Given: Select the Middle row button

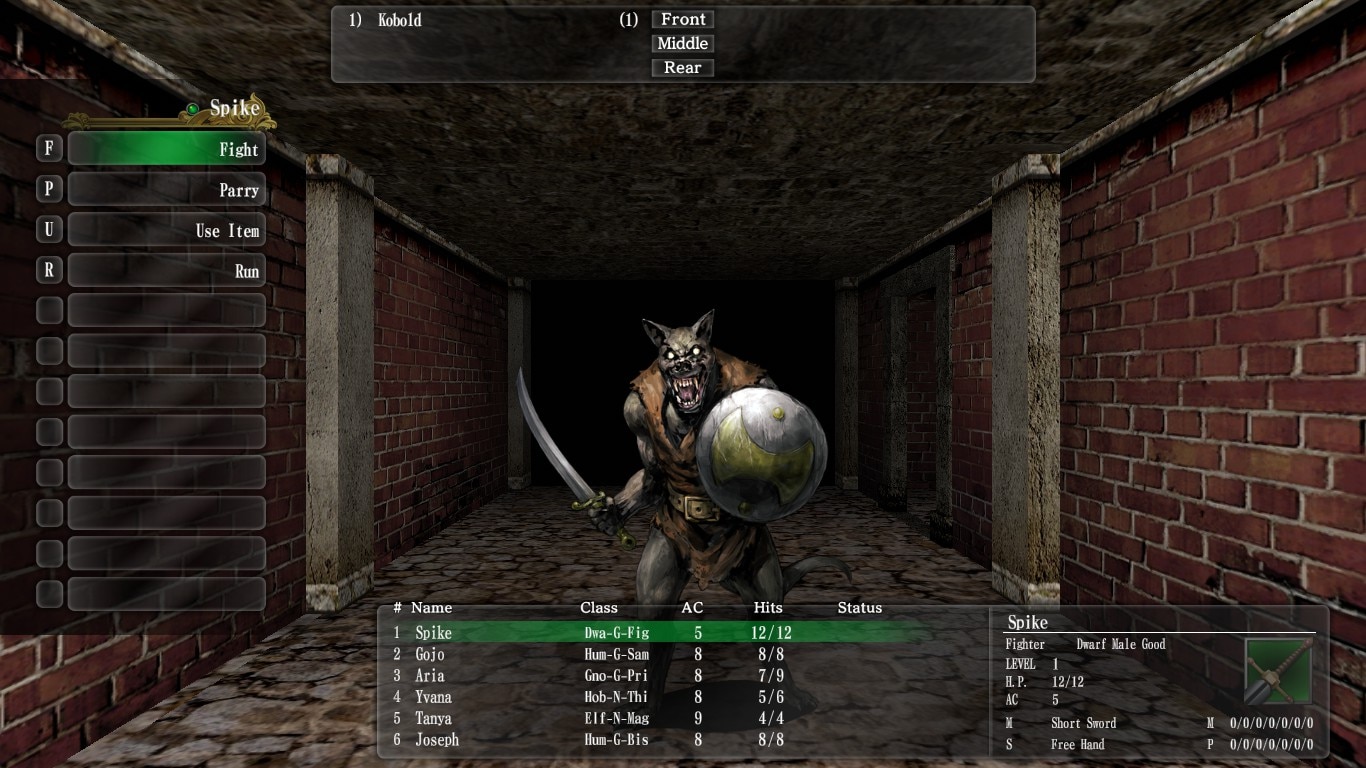Looking at the screenshot, I should [683, 43].
